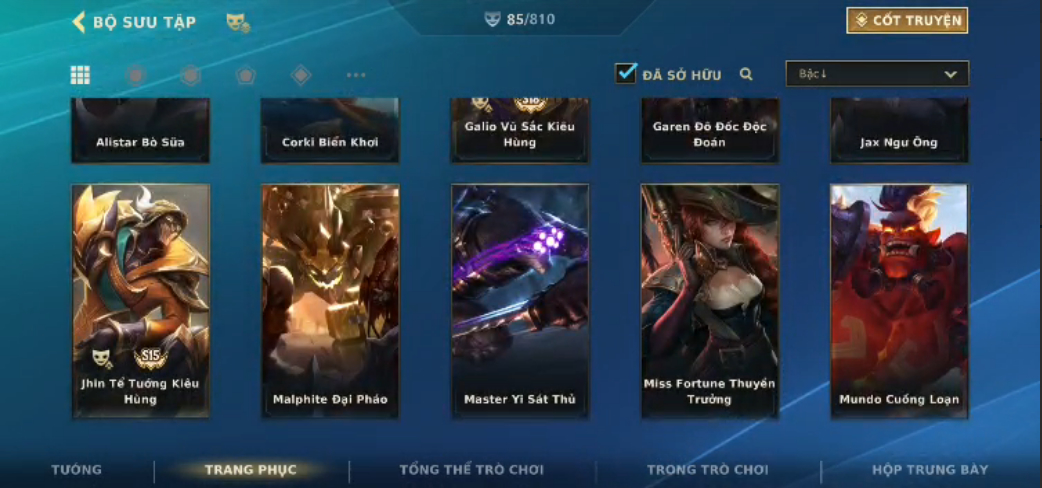This screenshot has height=488, width=1042.
Task: Open the Hộp Trưng Bày tab
Action: click(930, 469)
